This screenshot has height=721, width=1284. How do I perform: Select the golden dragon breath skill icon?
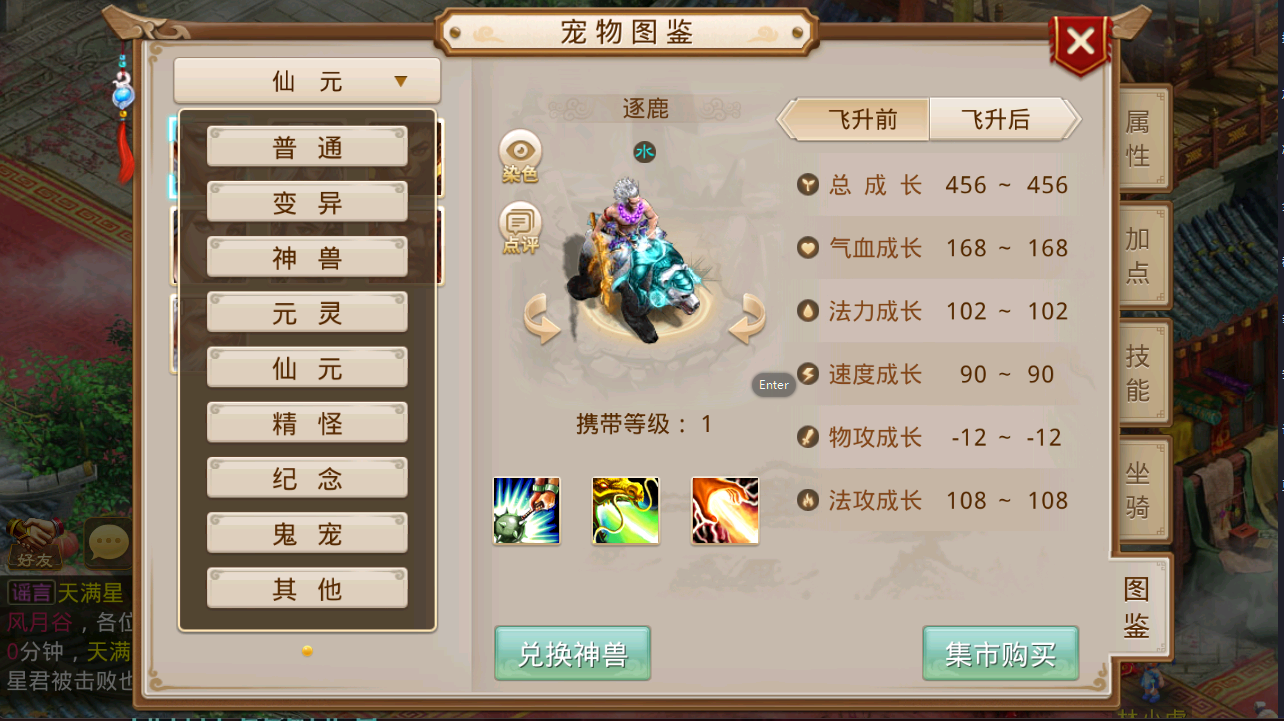coord(625,511)
